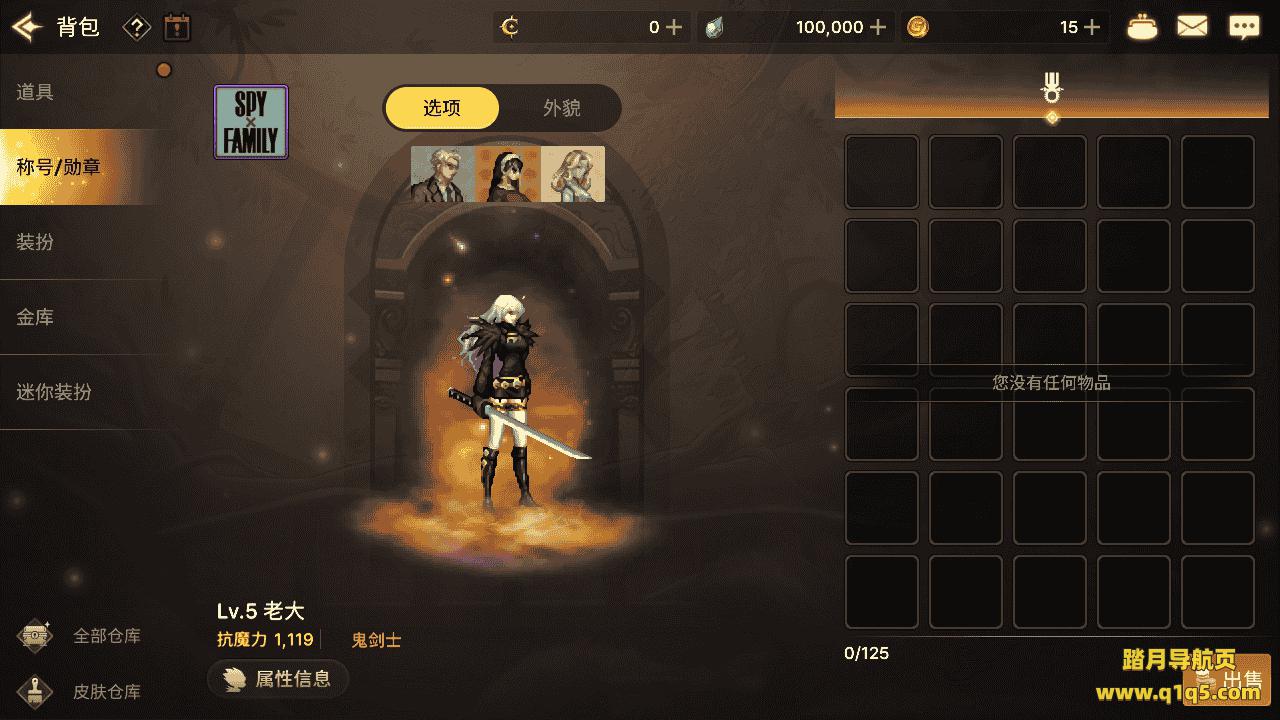Open the question mark help icon
This screenshot has height=720, width=1280.
136,27
